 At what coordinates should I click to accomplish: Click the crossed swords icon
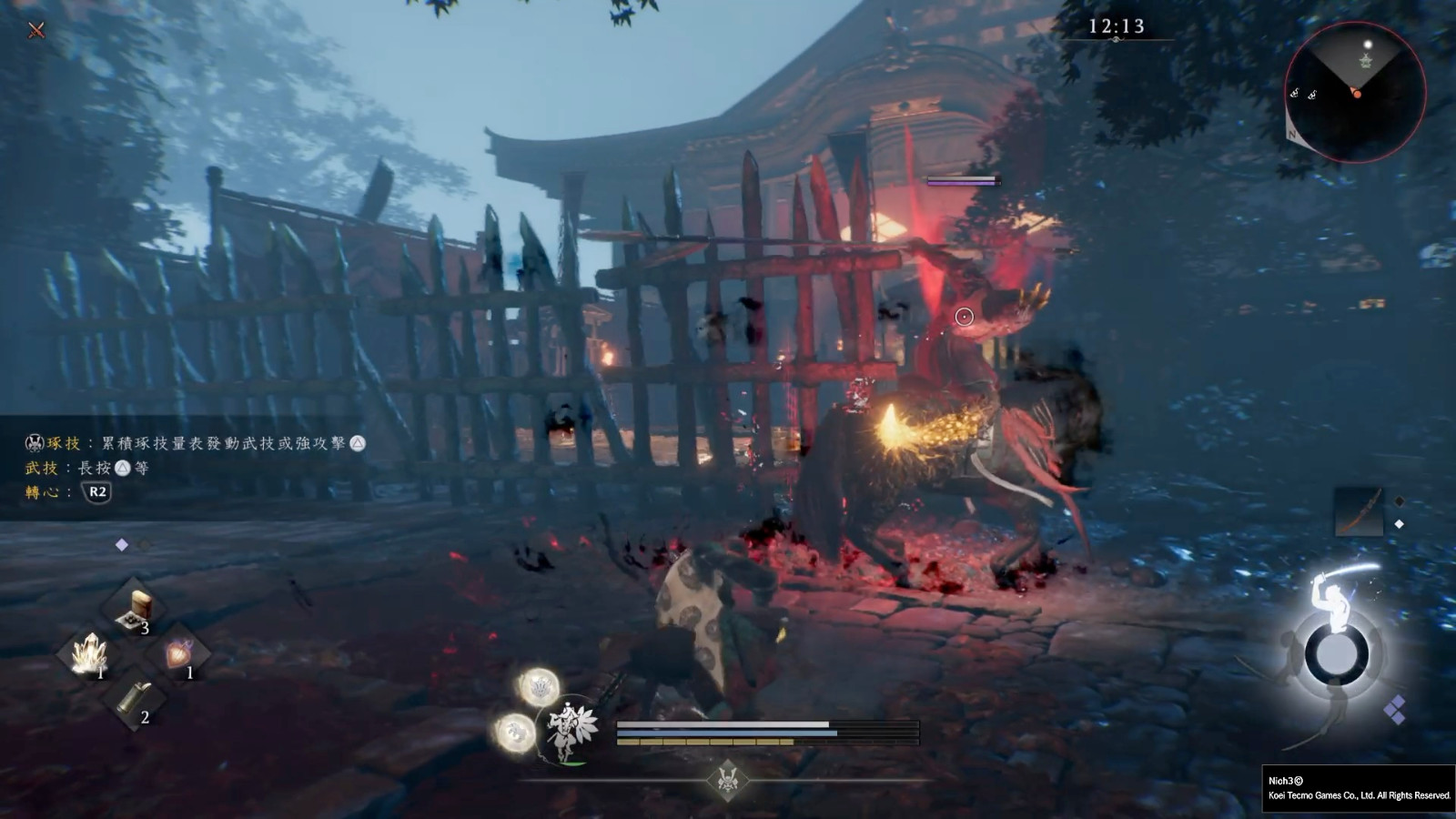pos(36,30)
